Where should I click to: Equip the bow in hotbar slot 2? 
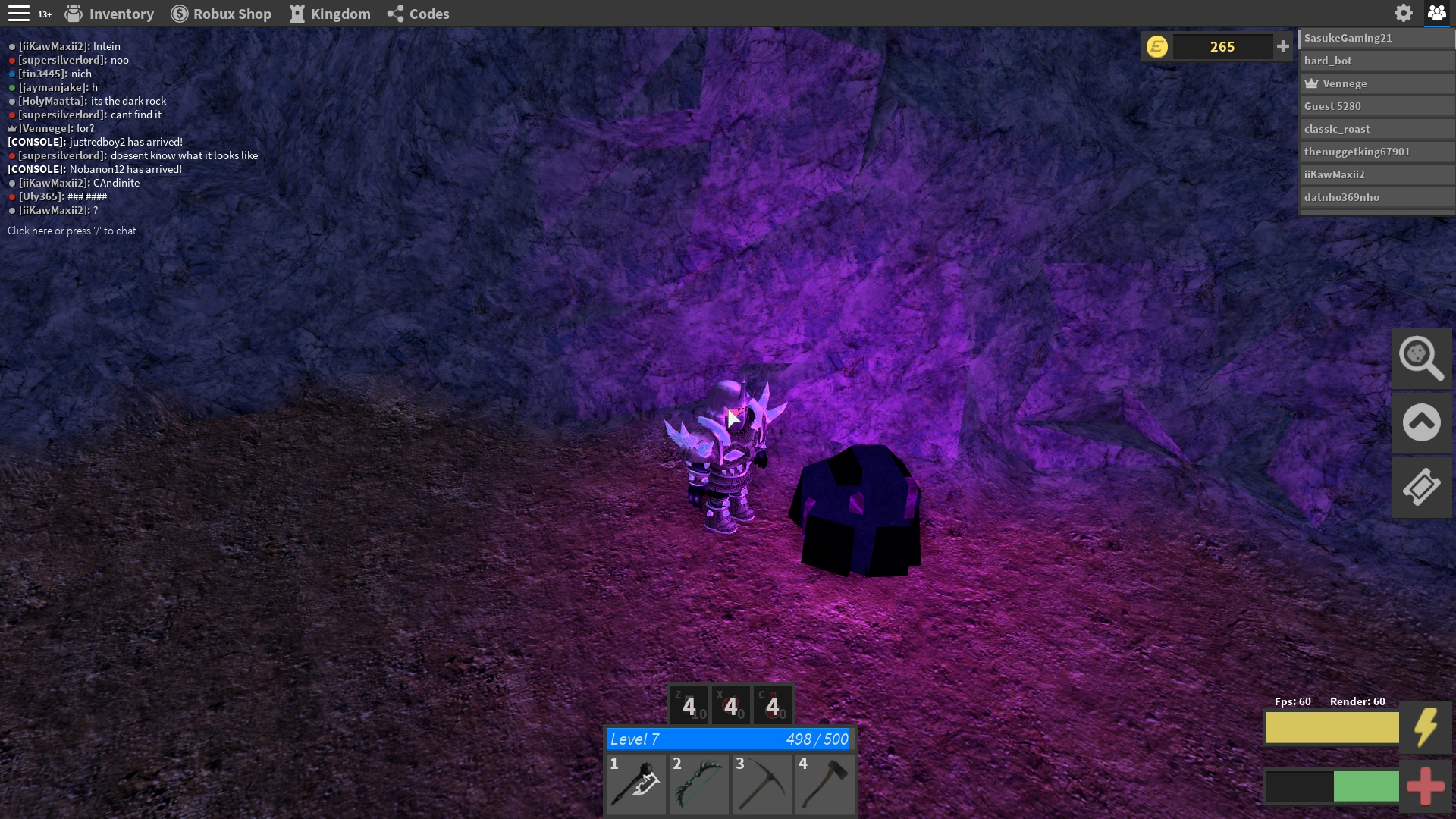click(x=699, y=783)
